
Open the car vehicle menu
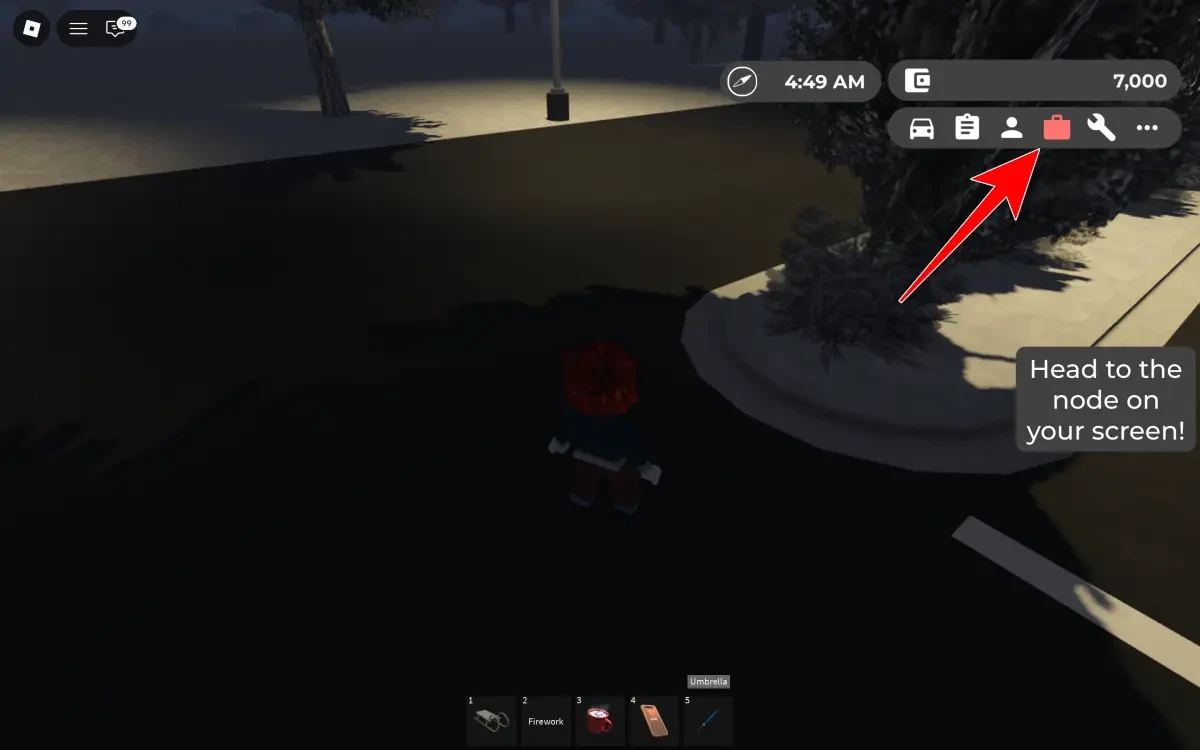pyautogui.click(x=921, y=128)
